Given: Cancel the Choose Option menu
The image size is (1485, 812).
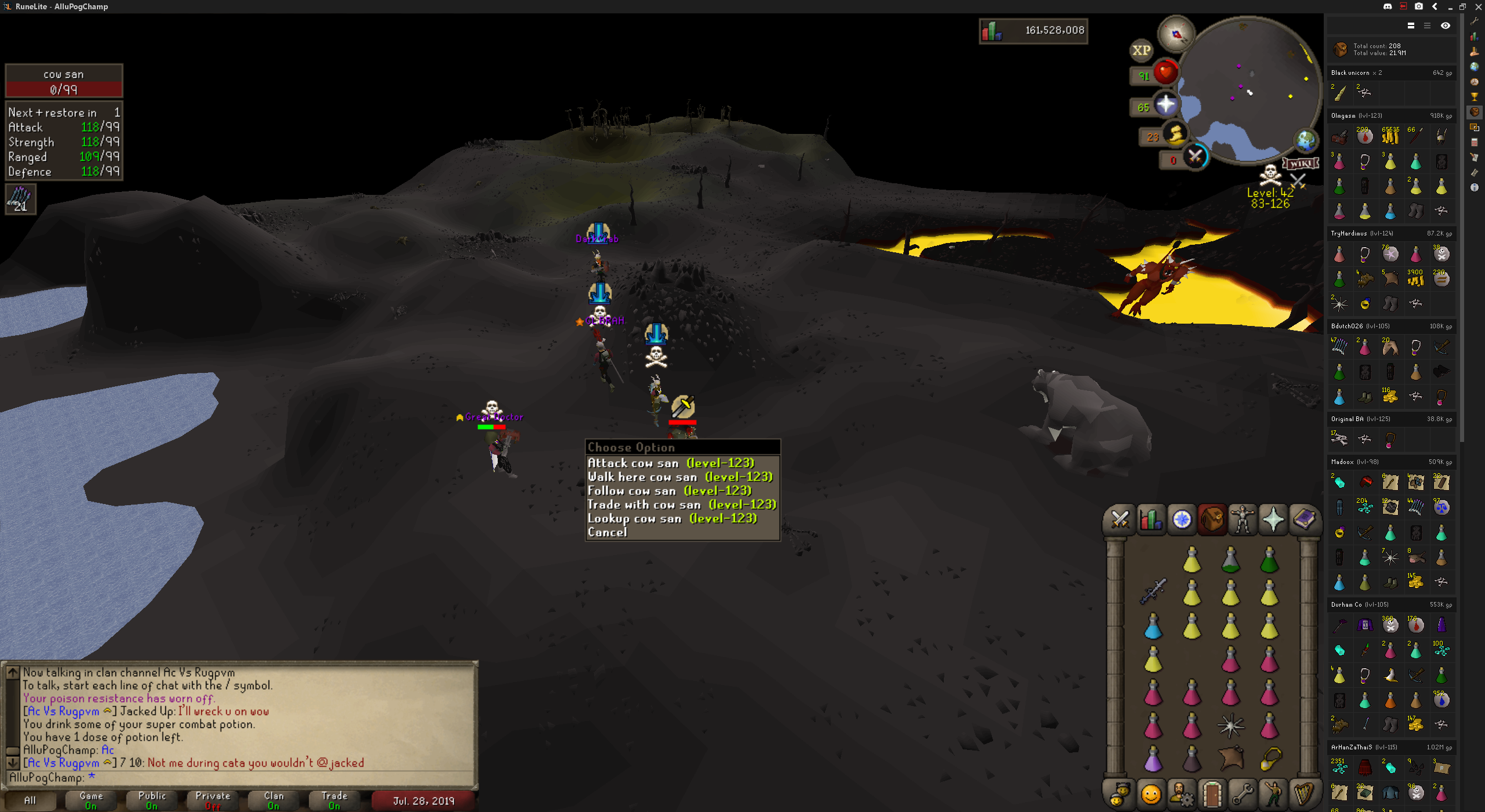Looking at the screenshot, I should click(607, 532).
